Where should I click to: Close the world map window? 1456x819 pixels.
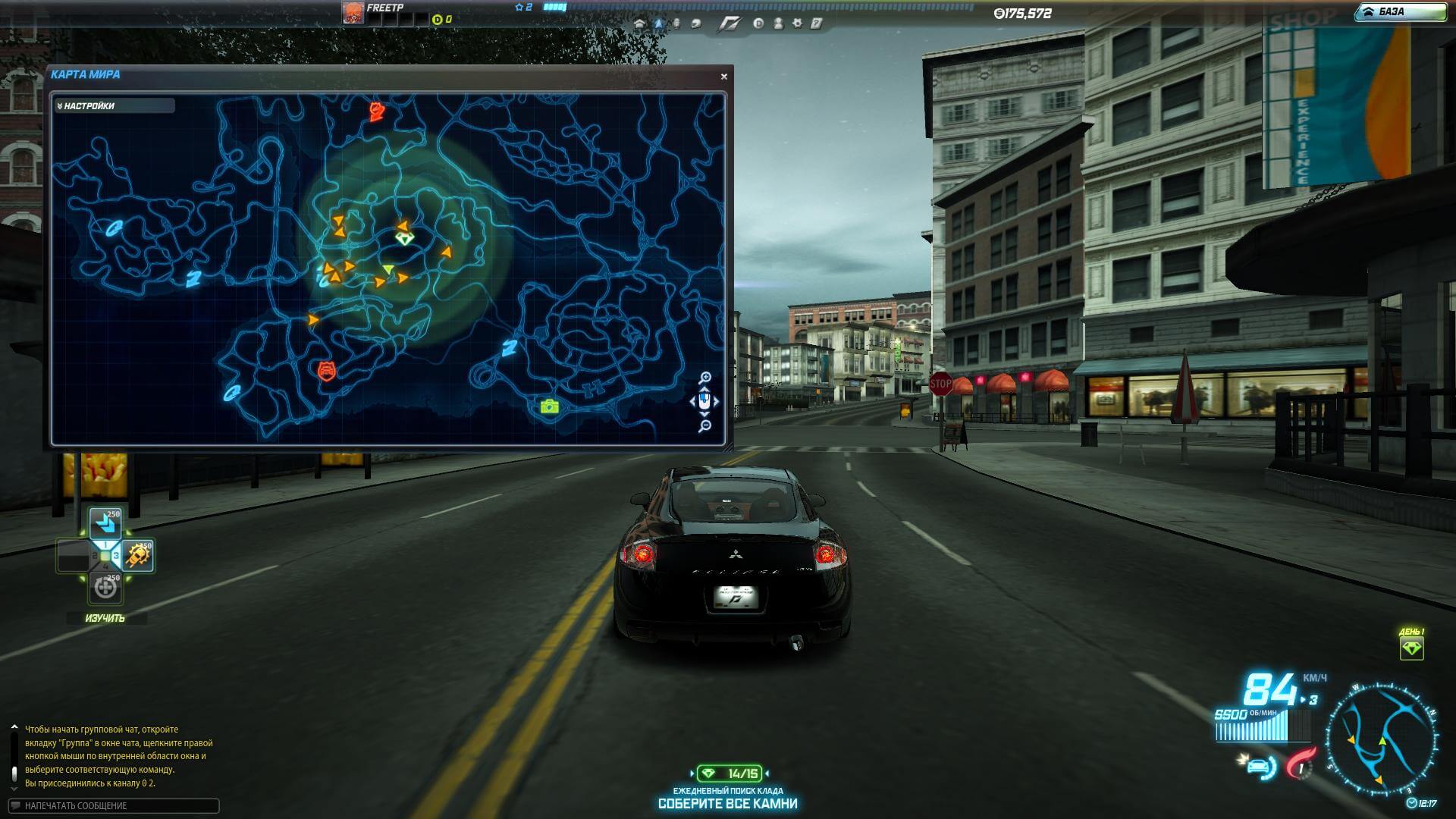point(723,77)
